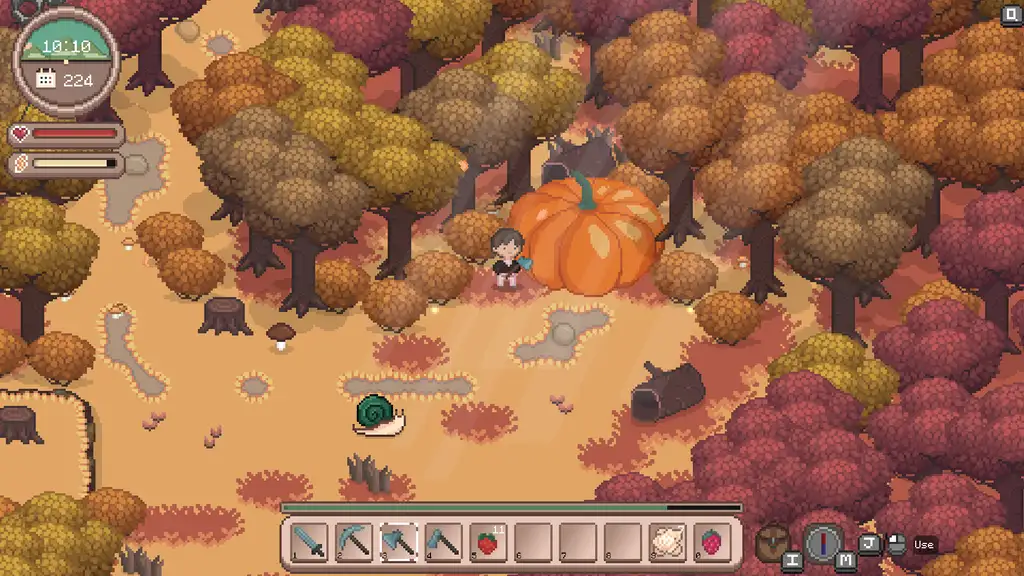Select the red berry in slot 0
Screen dimensions: 1024x576
click(x=712, y=543)
